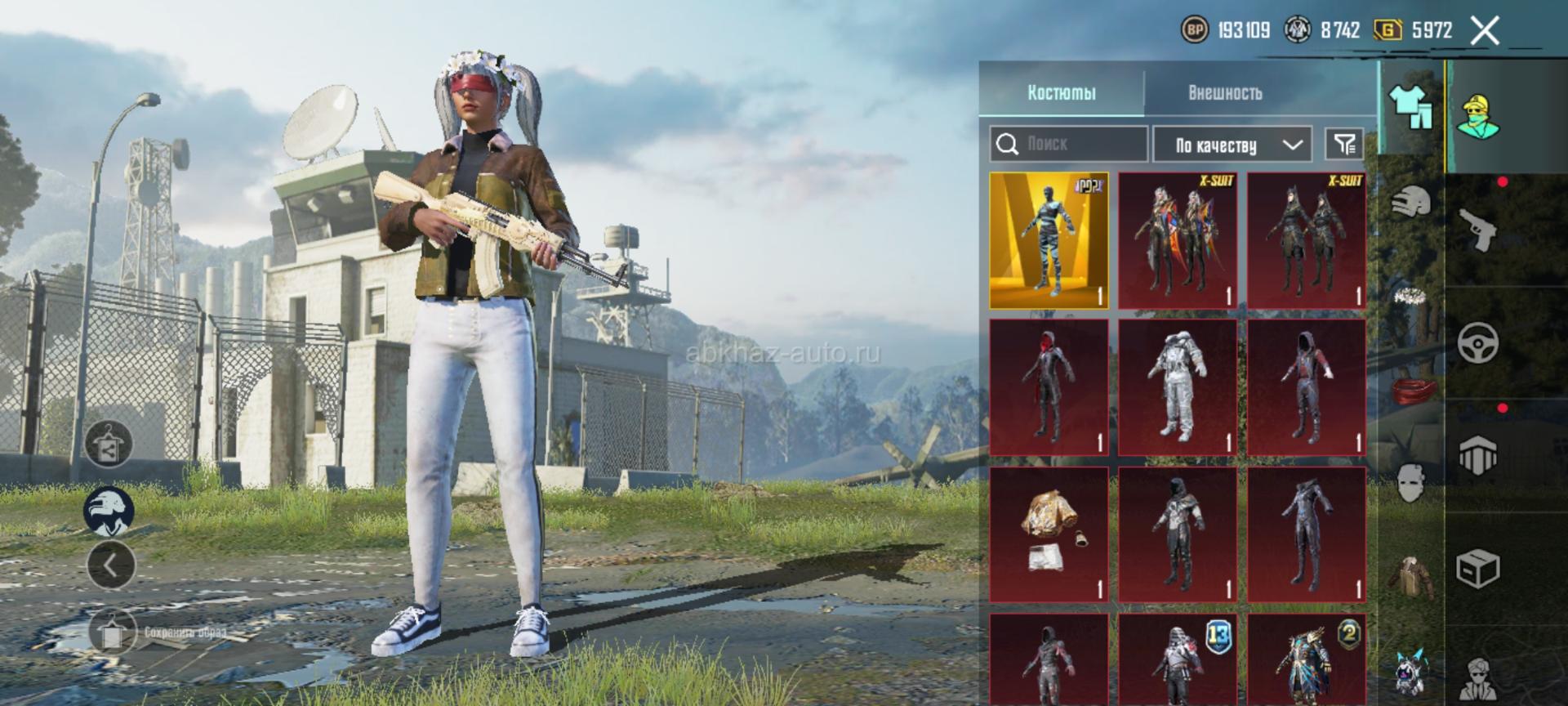
Task: Share the outfit via hanger share icon
Action: (109, 445)
